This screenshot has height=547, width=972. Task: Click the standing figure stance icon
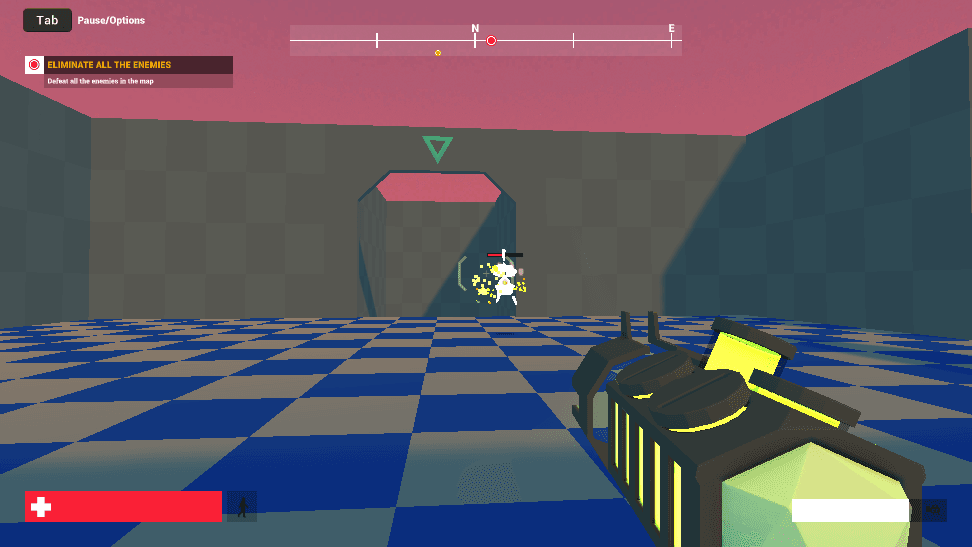[x=242, y=506]
